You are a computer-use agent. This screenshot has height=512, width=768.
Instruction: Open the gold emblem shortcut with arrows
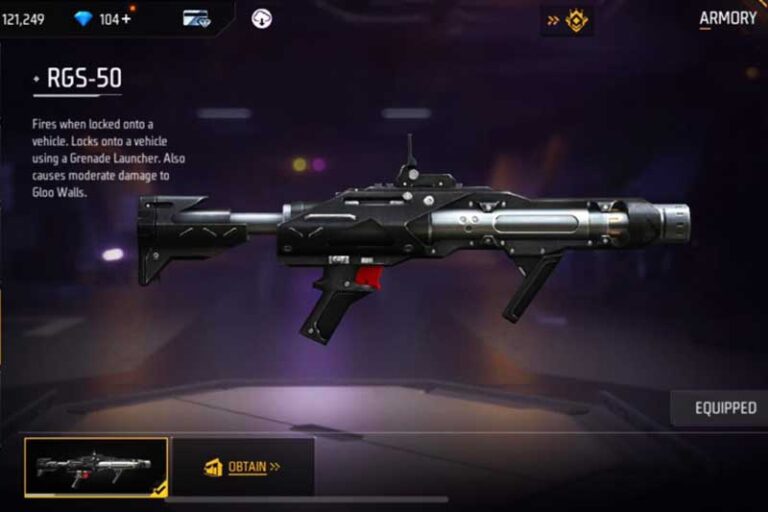point(567,20)
